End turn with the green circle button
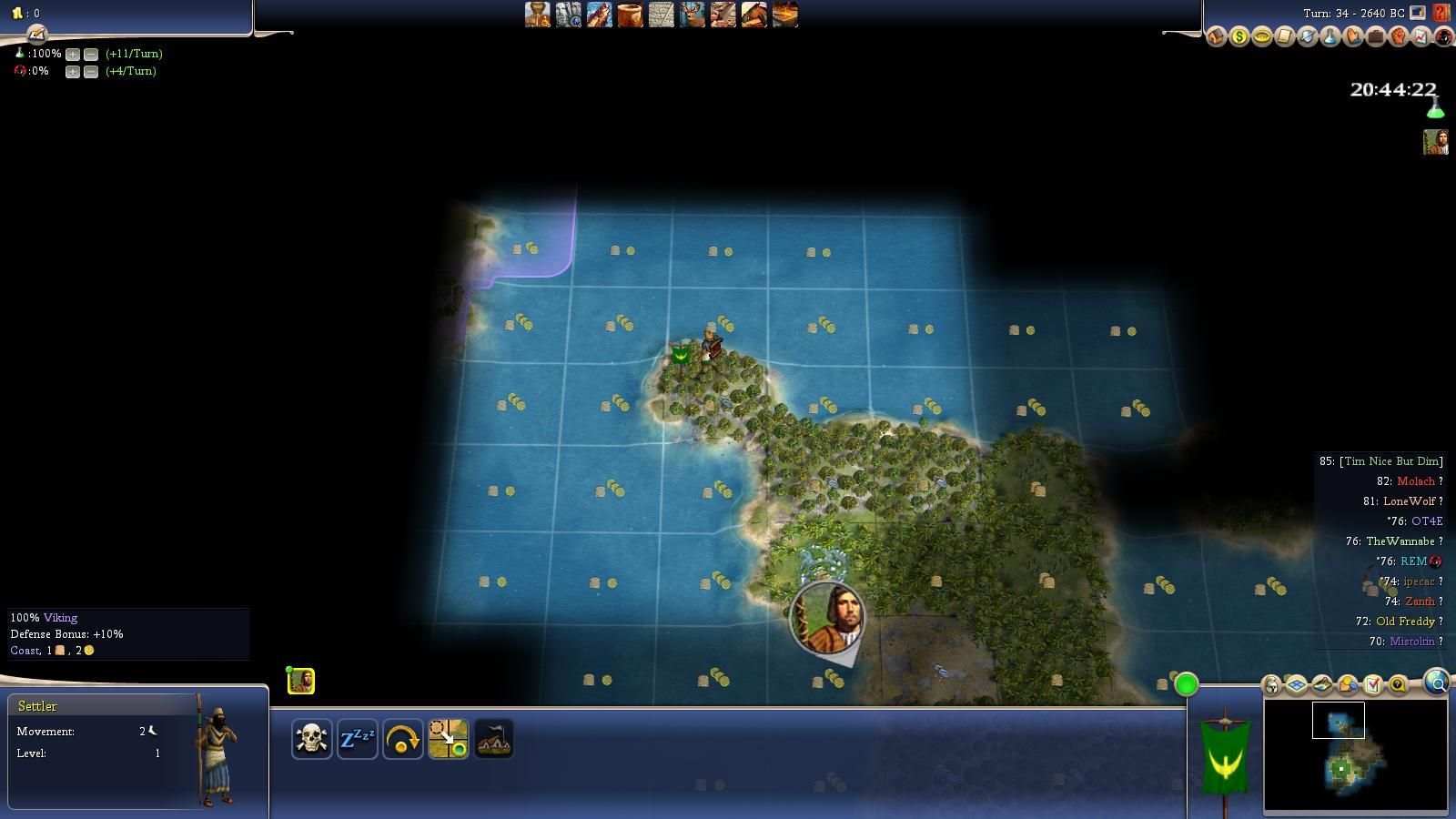The image size is (1456, 819). click(1186, 684)
